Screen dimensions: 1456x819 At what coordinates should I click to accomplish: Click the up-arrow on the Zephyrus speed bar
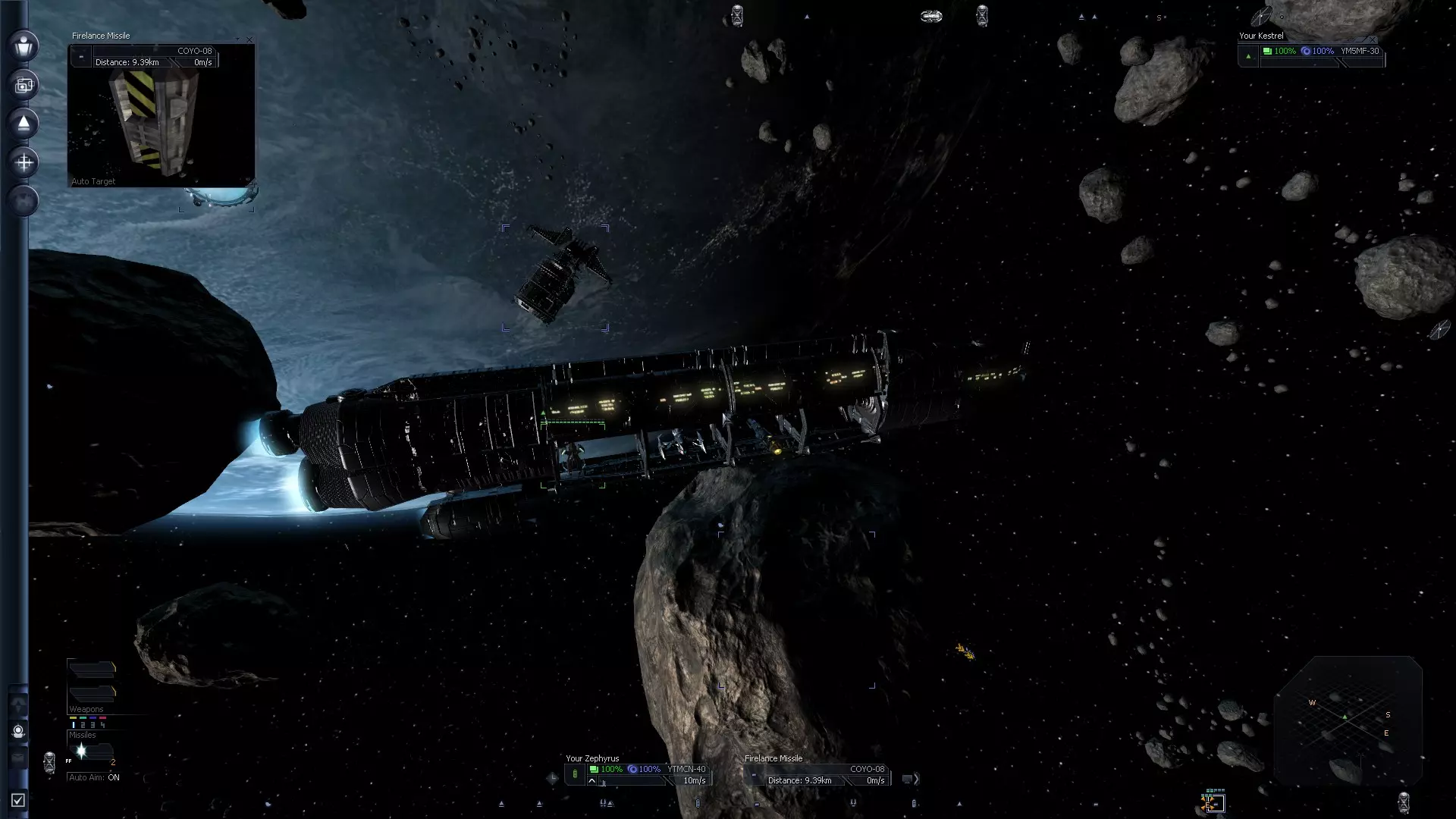point(591,780)
